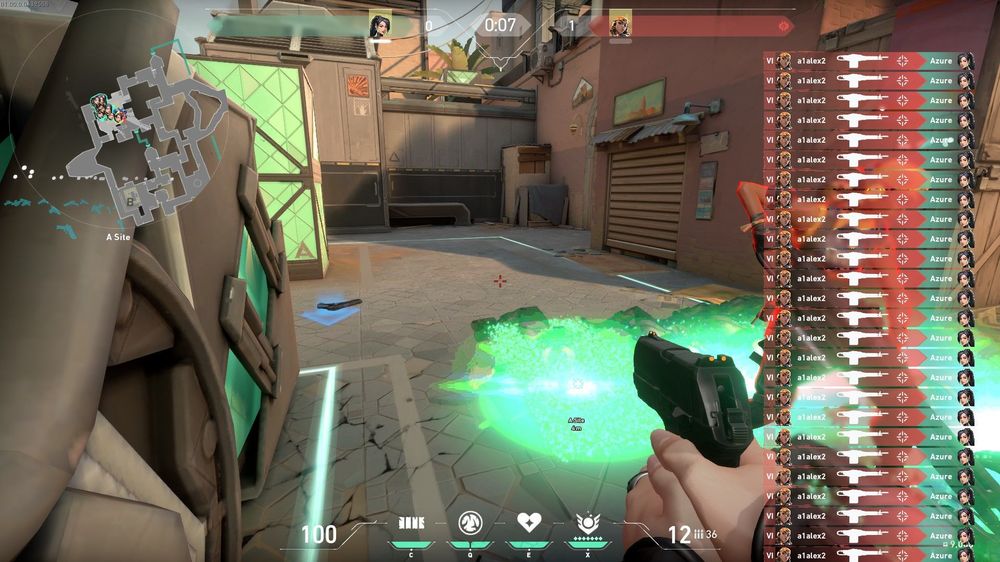The image size is (1000, 562).
Task: Click the minimap of the site
Action: pos(120,150)
